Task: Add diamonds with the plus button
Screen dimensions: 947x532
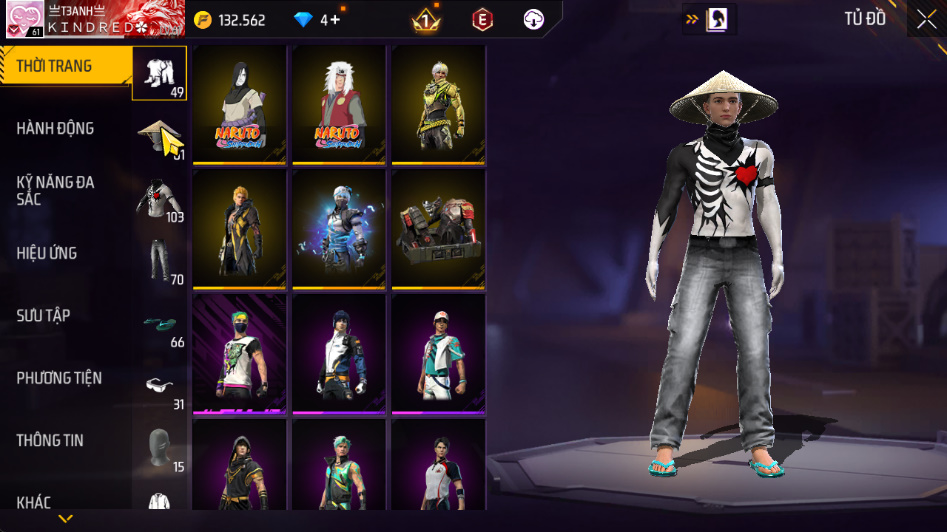Action: [x=334, y=20]
